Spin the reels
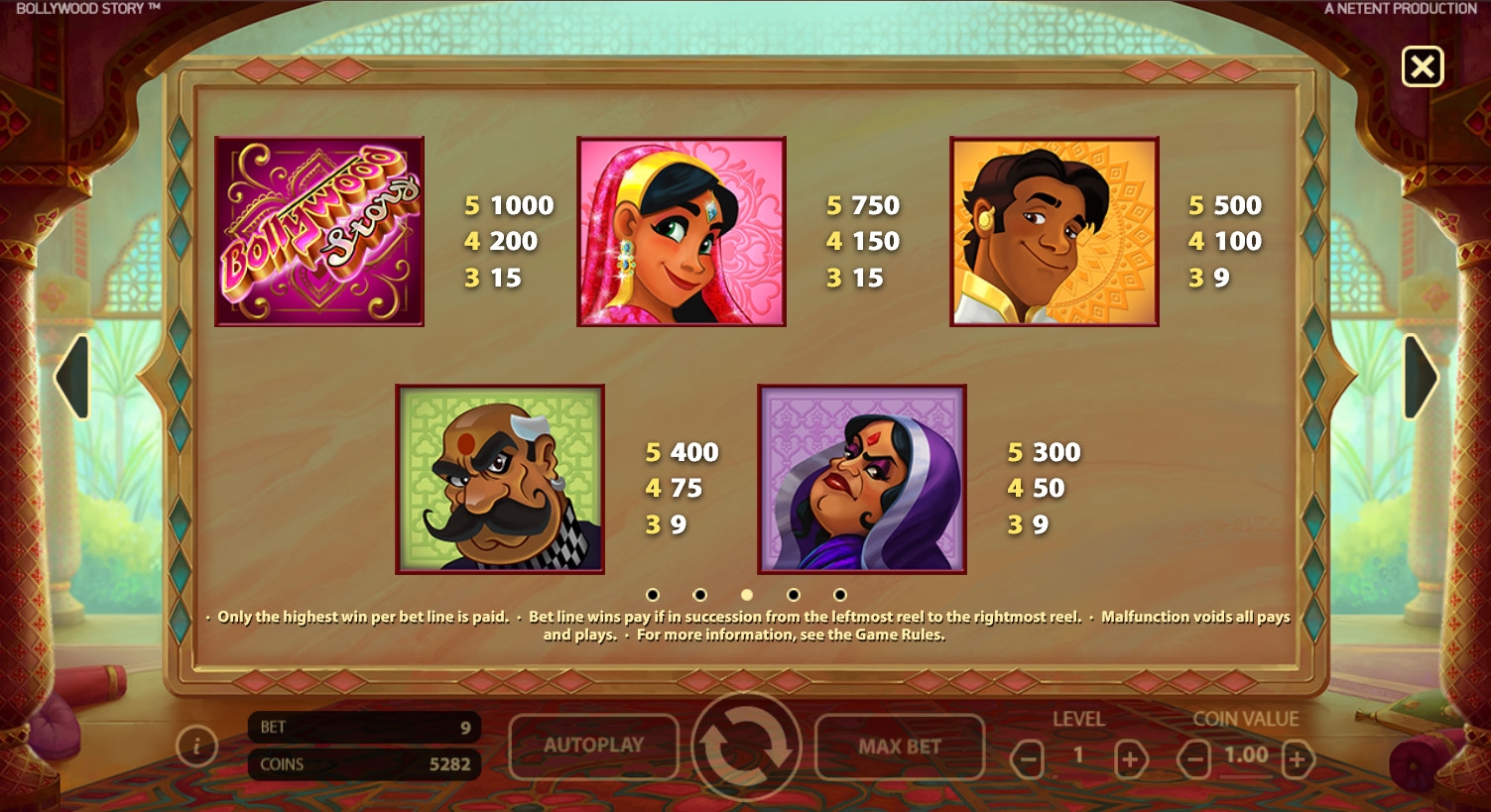This screenshot has height=812, width=1491. coord(746,746)
